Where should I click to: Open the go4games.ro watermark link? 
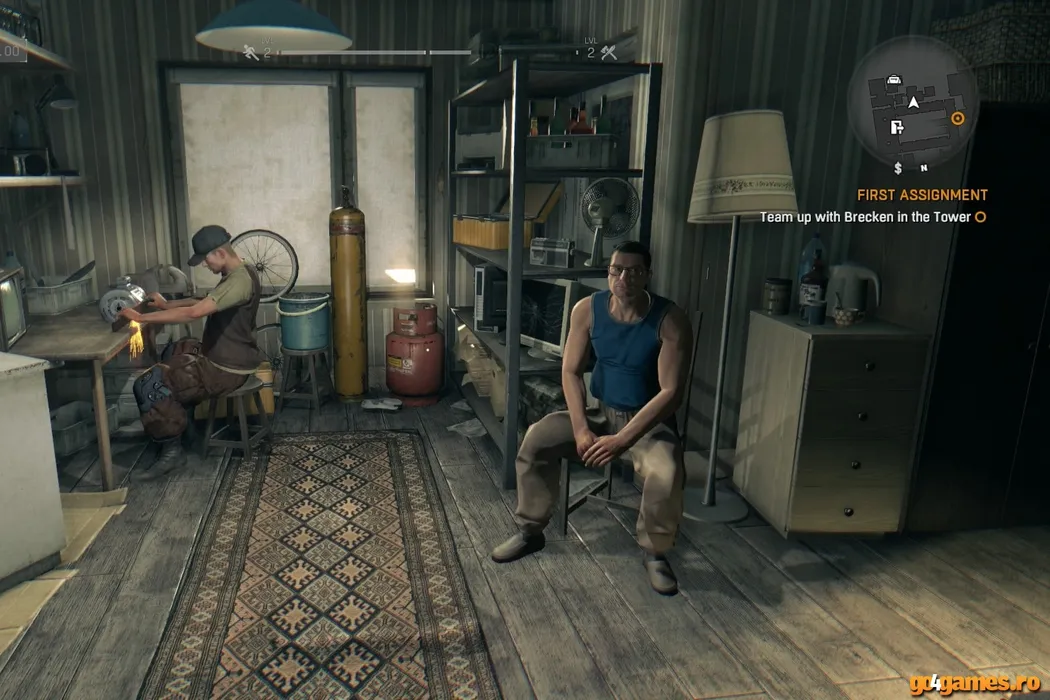point(975,685)
